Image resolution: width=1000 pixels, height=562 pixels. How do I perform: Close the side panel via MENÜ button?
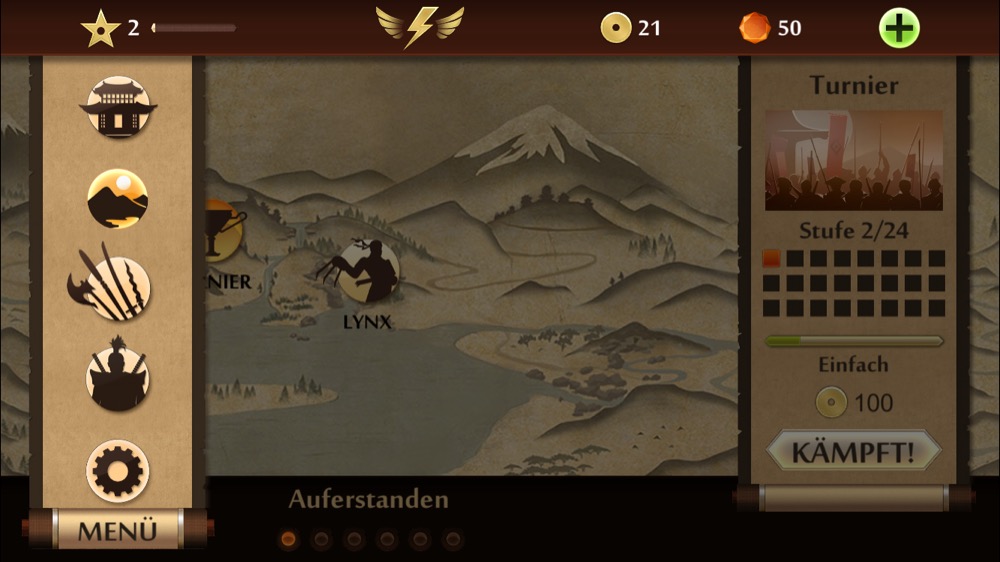(117, 530)
